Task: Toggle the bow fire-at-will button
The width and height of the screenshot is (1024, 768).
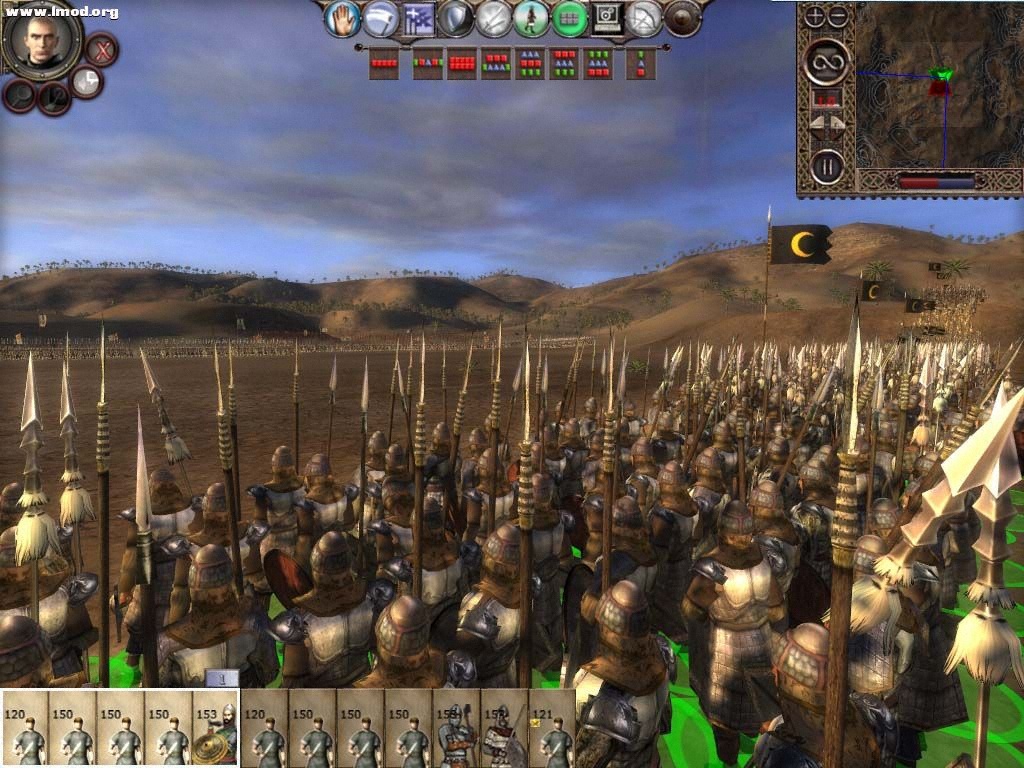Action: pos(645,18)
